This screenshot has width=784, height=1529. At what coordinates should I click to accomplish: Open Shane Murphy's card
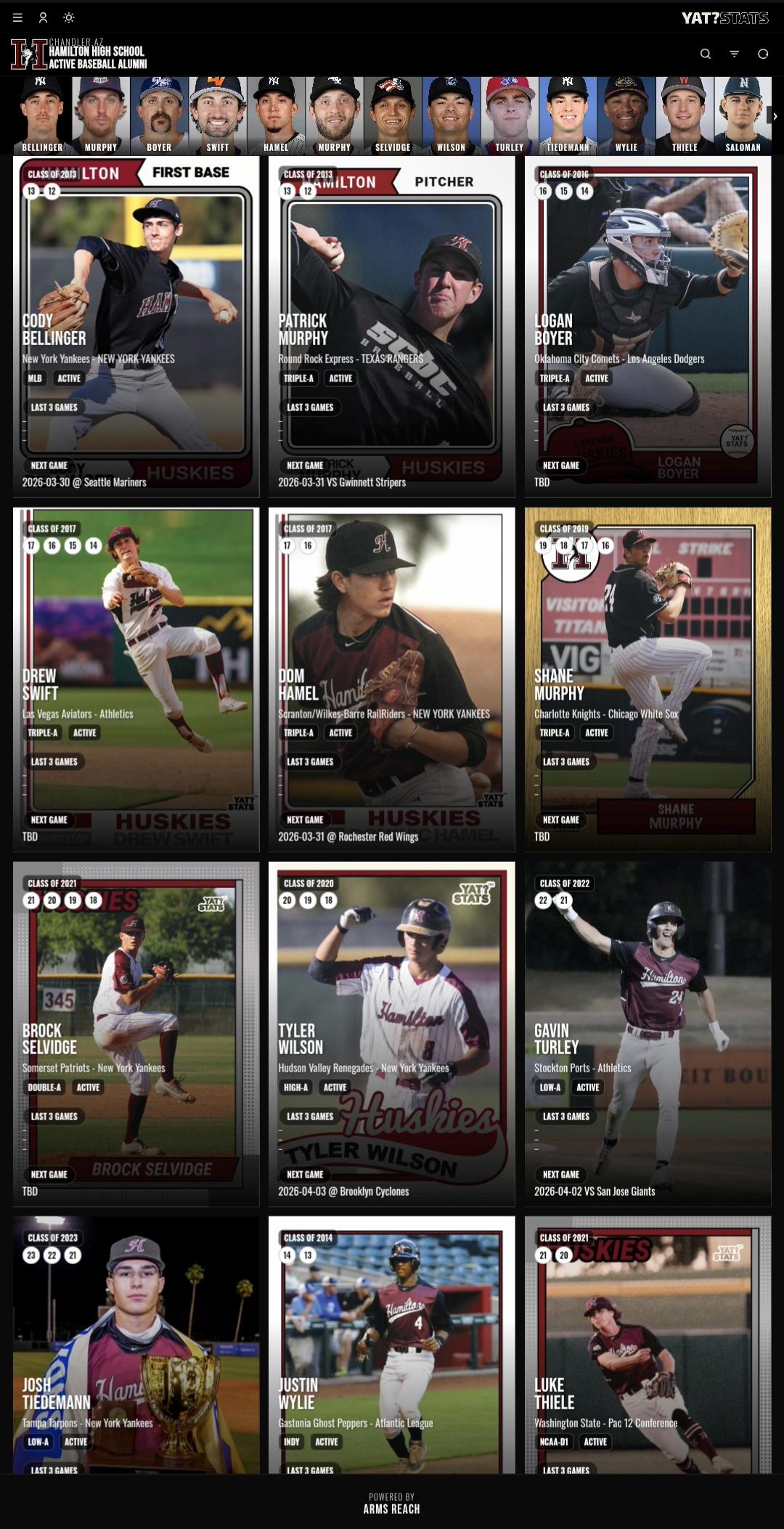(648, 679)
